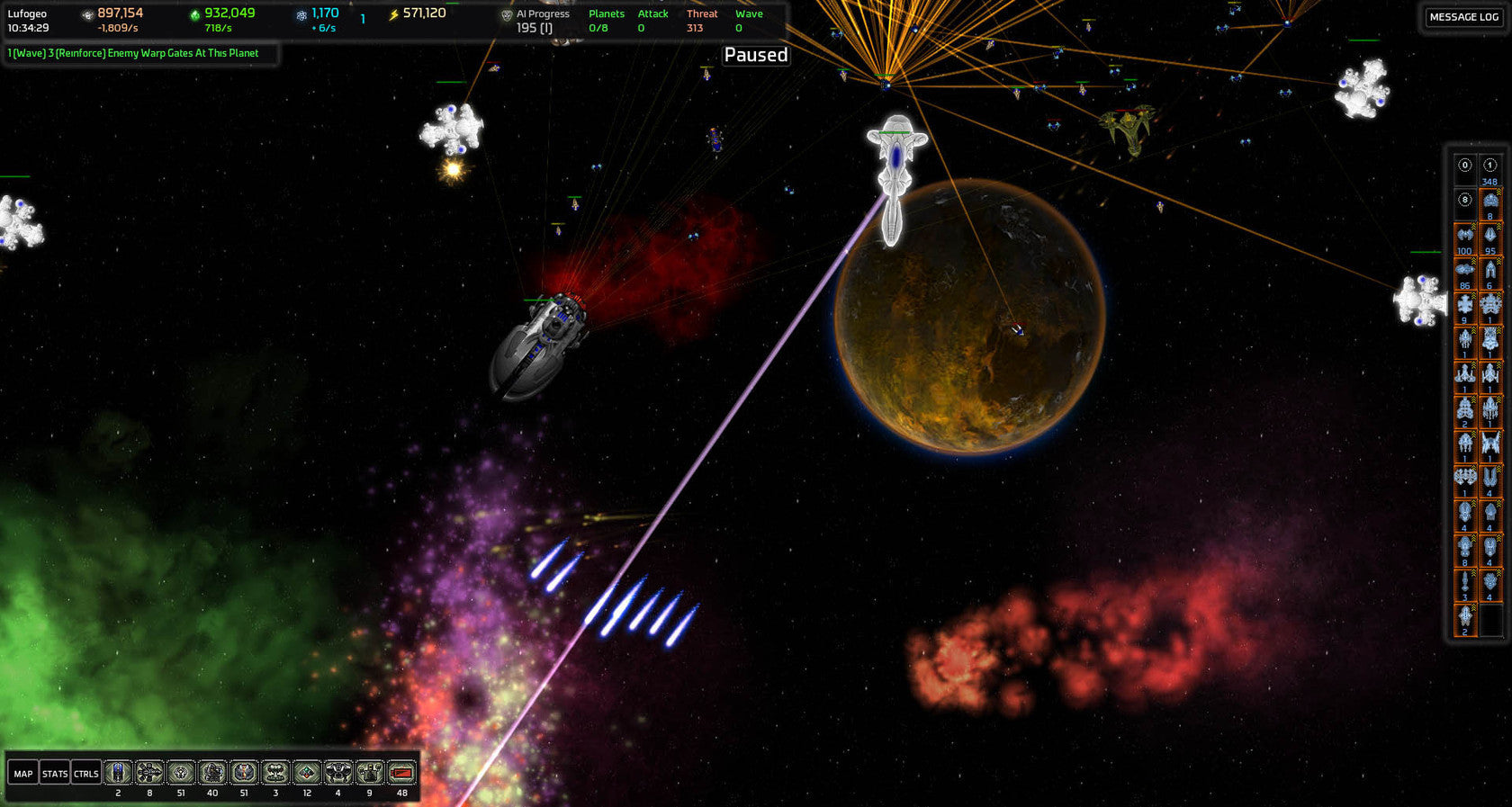Select control group 1 in the sidebar
The width and height of the screenshot is (1512, 807).
tap(1490, 166)
